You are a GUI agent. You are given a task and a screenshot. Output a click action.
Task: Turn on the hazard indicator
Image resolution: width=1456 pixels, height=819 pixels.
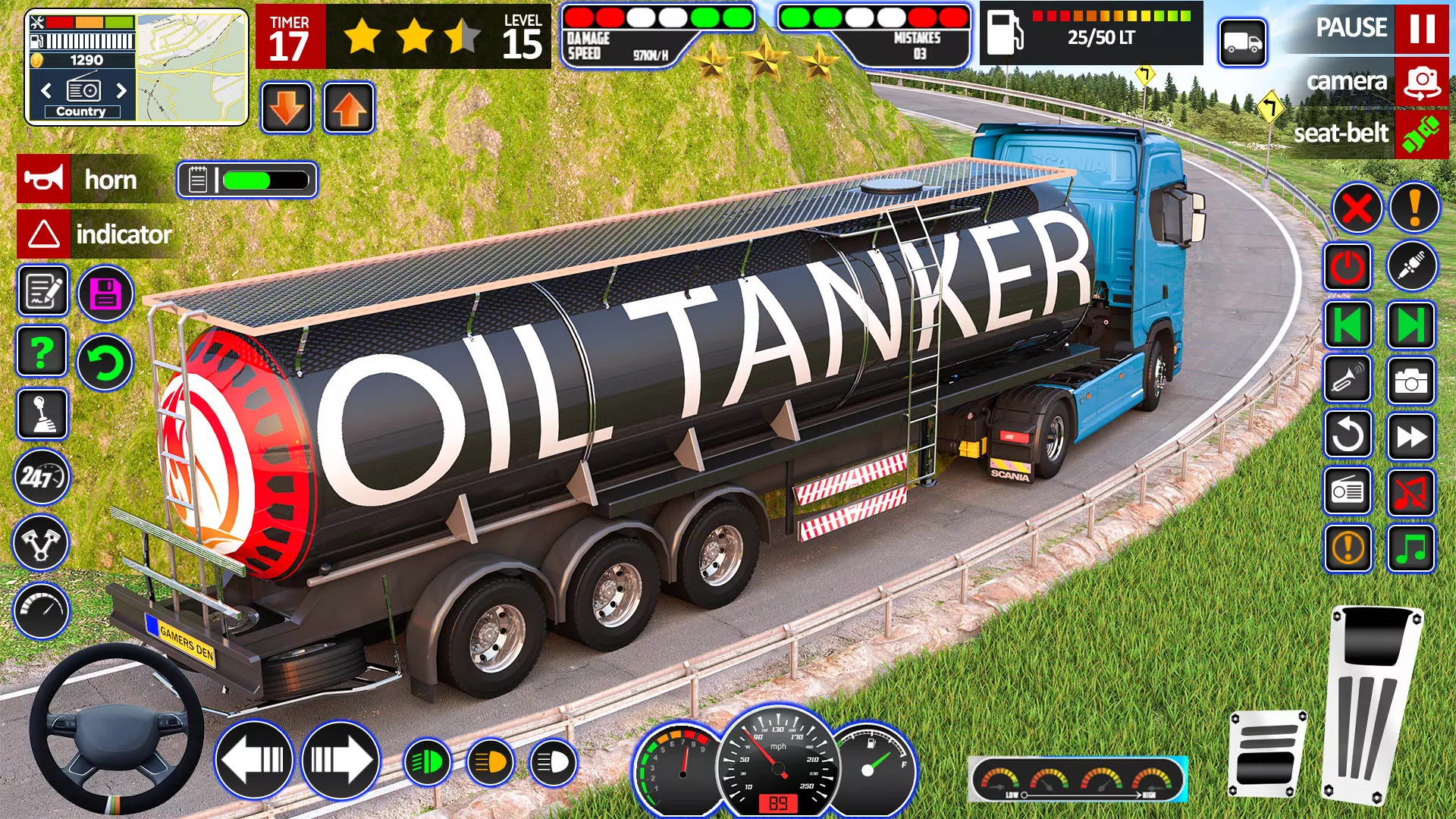pos(44,234)
